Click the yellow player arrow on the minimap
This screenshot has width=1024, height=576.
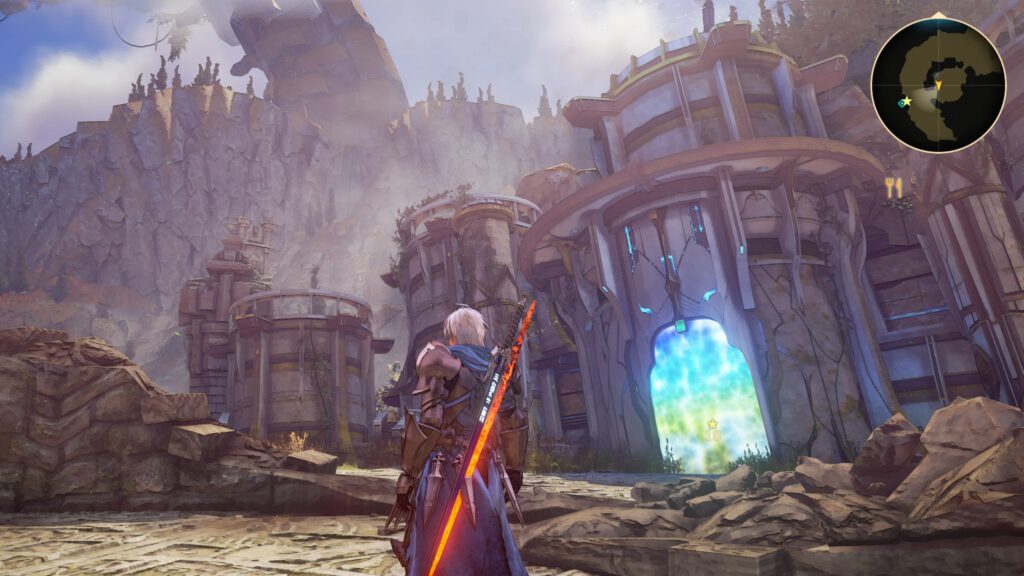tap(938, 87)
